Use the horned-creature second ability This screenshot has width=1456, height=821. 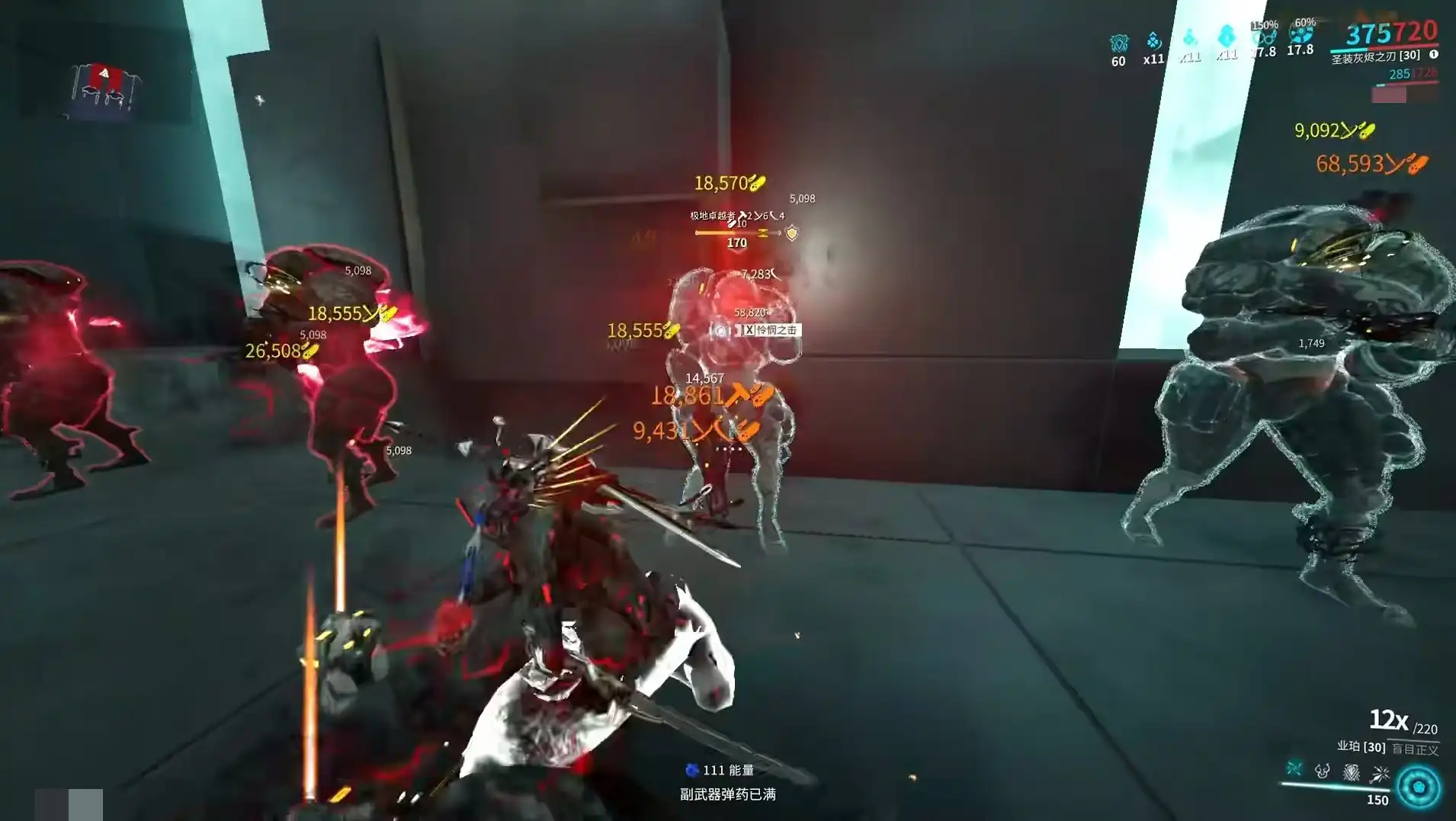point(1323,771)
